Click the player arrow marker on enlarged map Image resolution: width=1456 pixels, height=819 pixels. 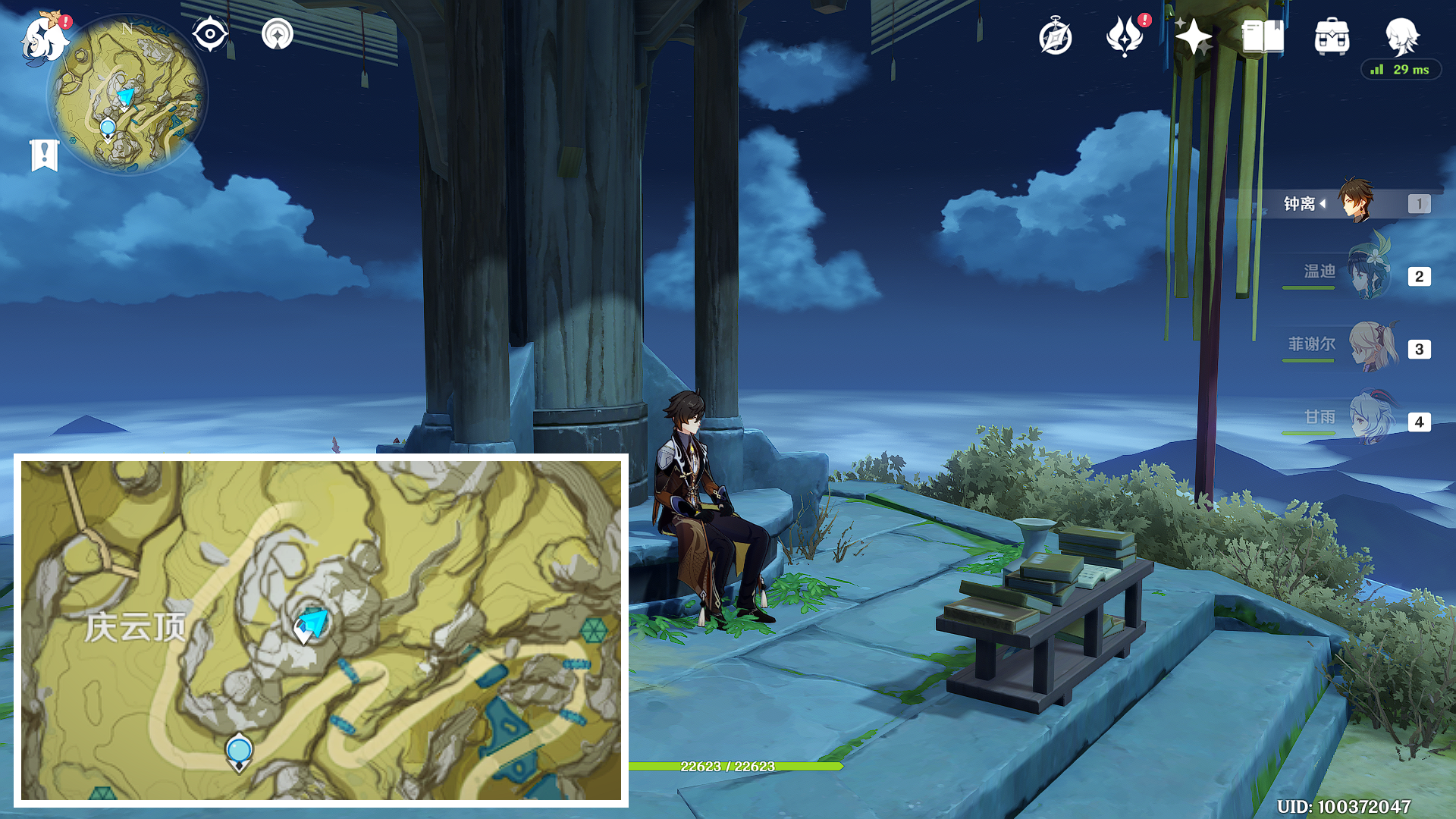pyautogui.click(x=312, y=623)
